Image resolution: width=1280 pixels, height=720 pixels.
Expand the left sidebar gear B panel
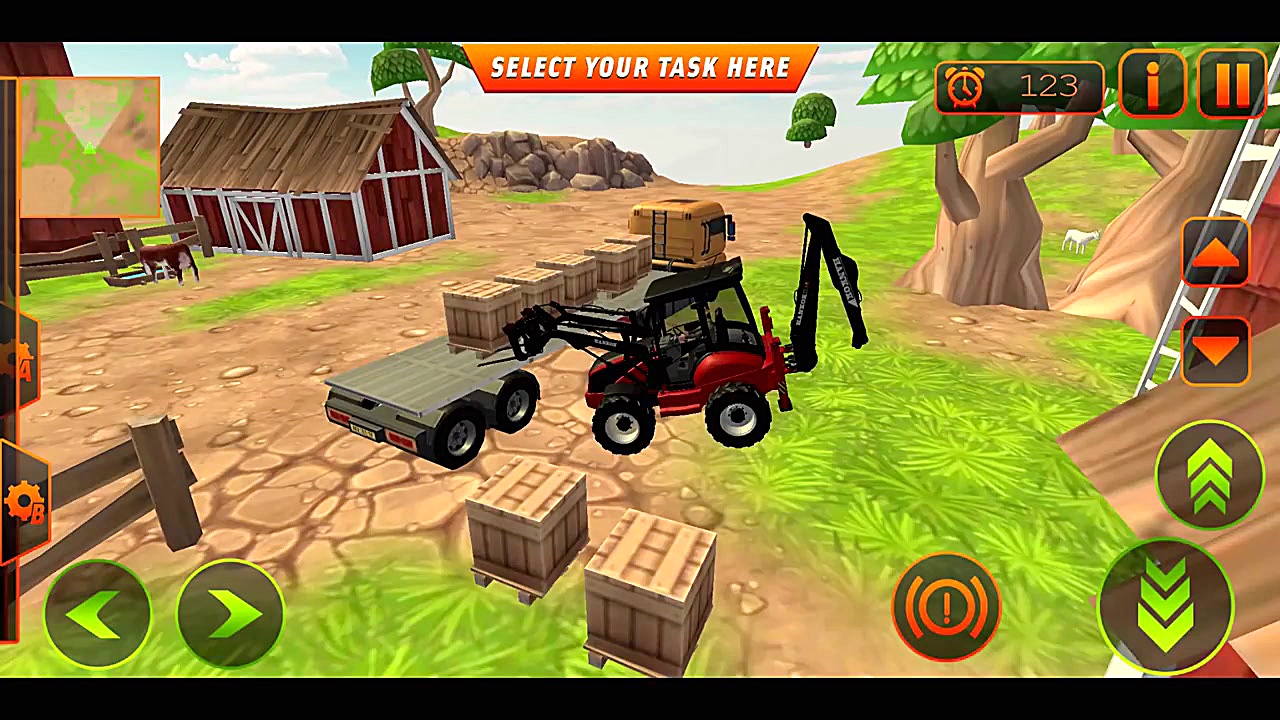[x=25, y=495]
